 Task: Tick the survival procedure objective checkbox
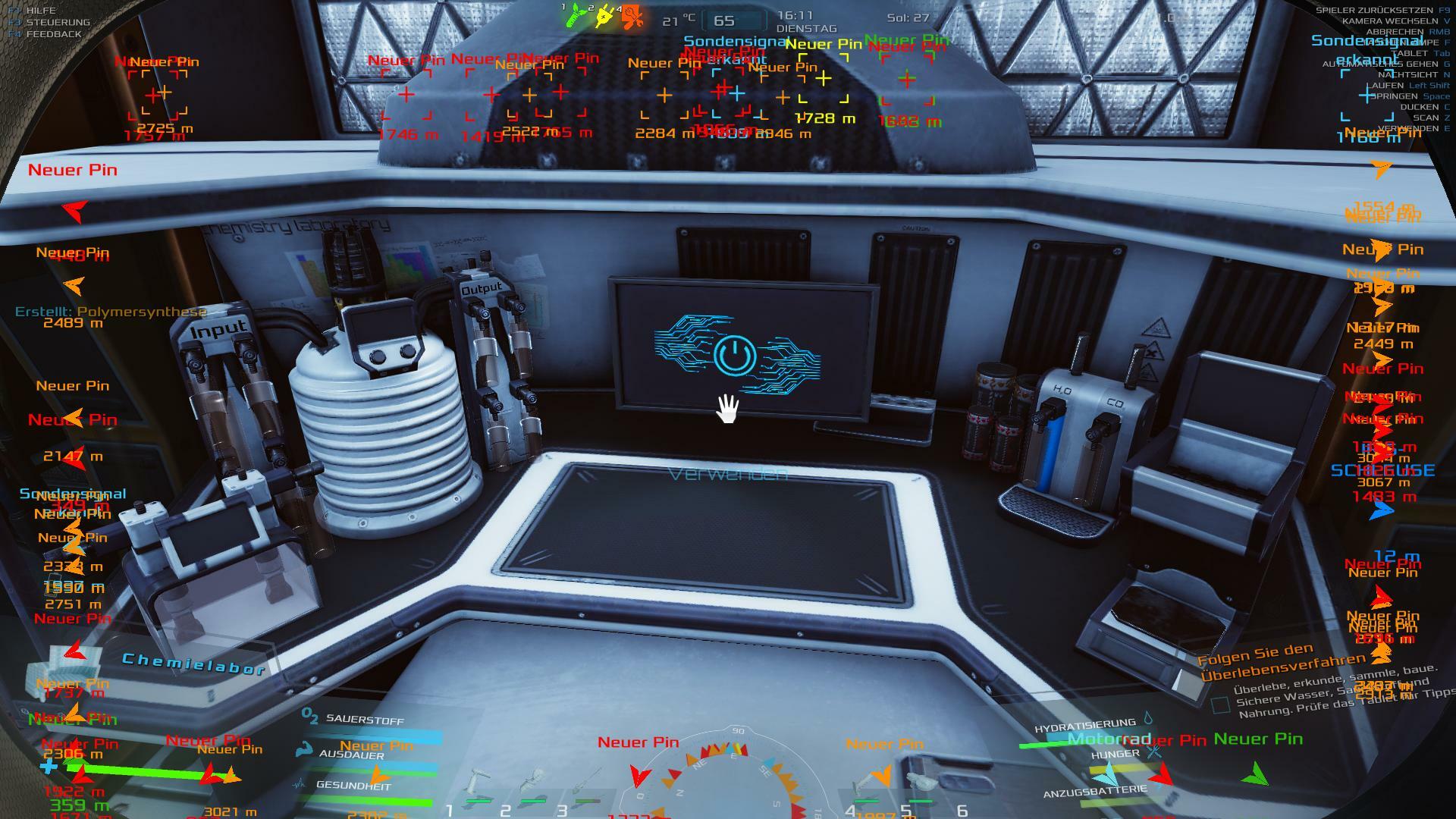(x=1220, y=705)
